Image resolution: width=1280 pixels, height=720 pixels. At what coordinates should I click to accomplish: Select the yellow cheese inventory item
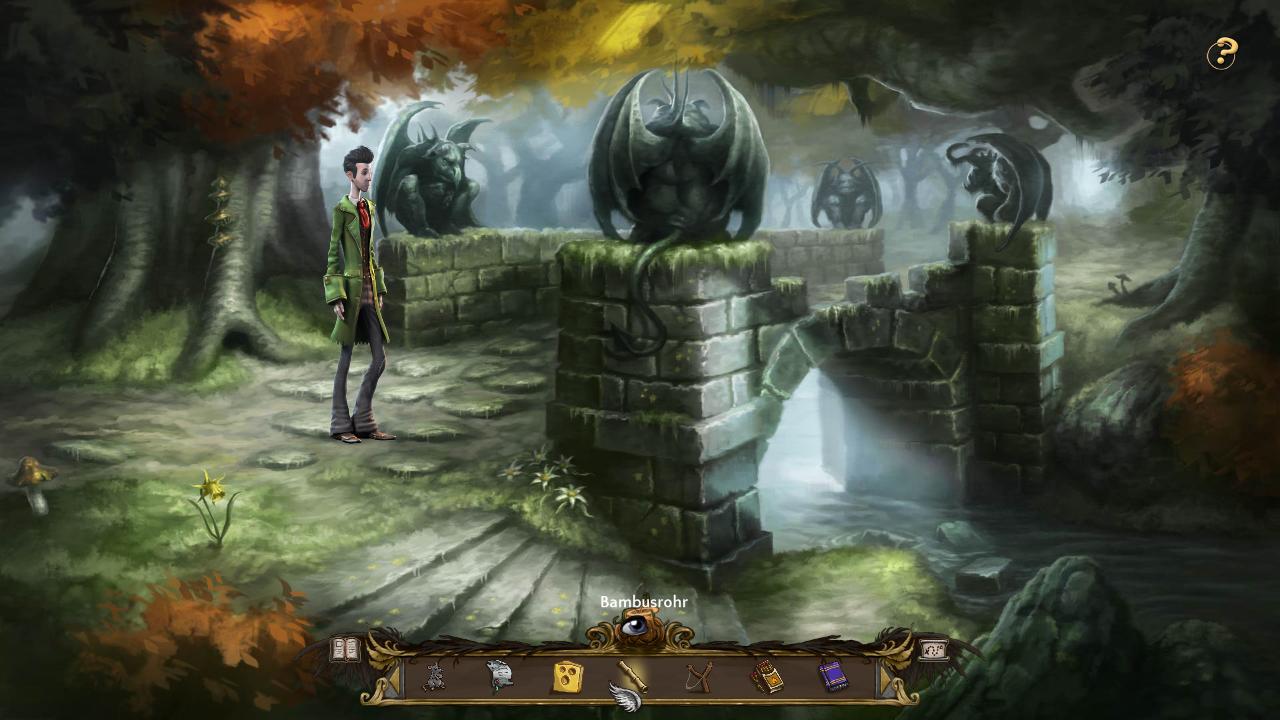point(567,677)
